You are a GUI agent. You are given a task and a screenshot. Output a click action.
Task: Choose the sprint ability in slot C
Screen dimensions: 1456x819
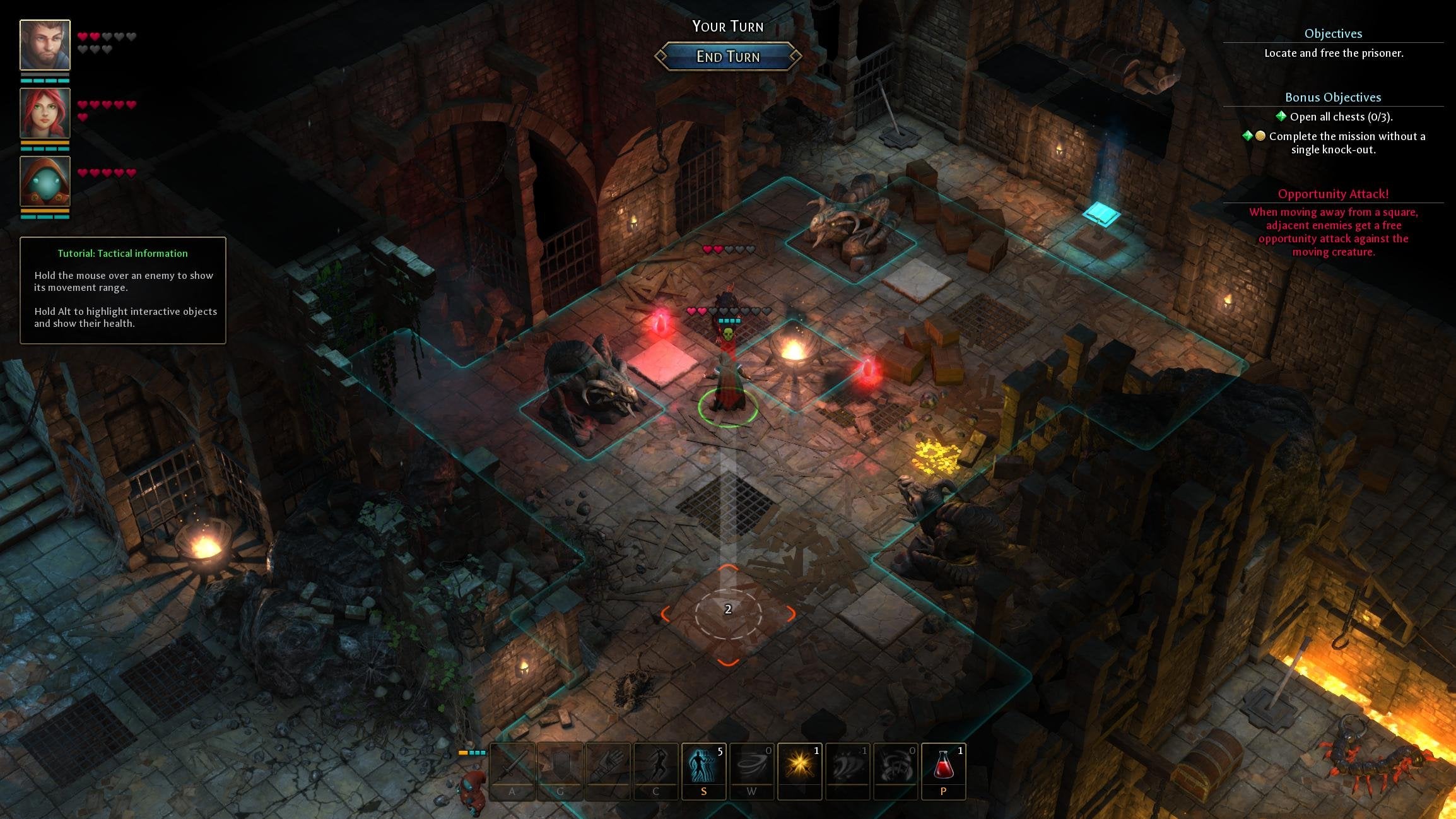656,772
